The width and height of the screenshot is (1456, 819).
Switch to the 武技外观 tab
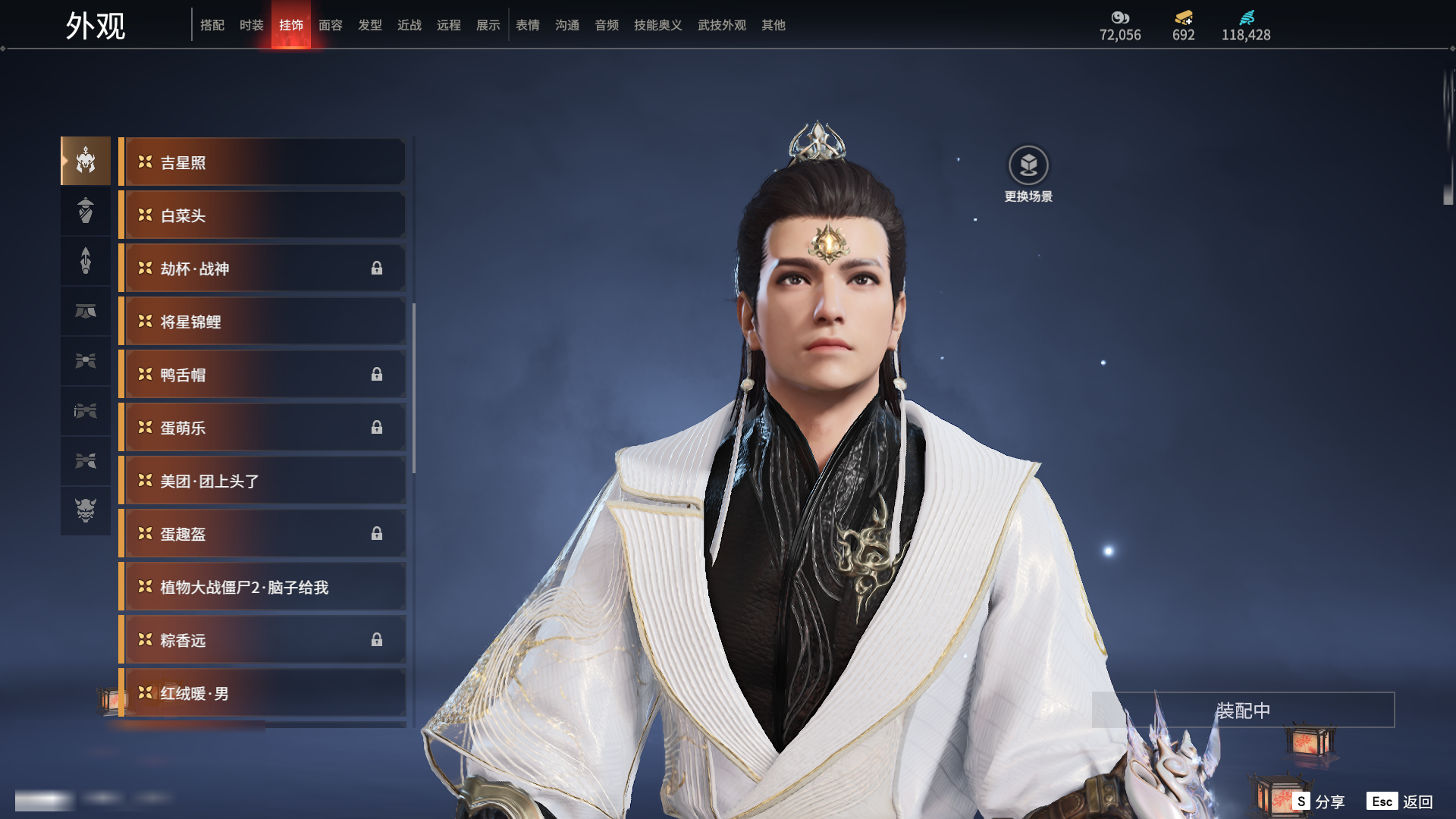coord(721,25)
